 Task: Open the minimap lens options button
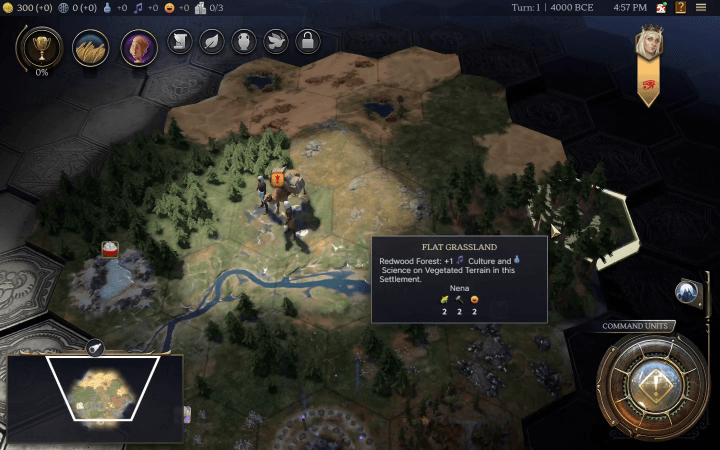[96, 347]
